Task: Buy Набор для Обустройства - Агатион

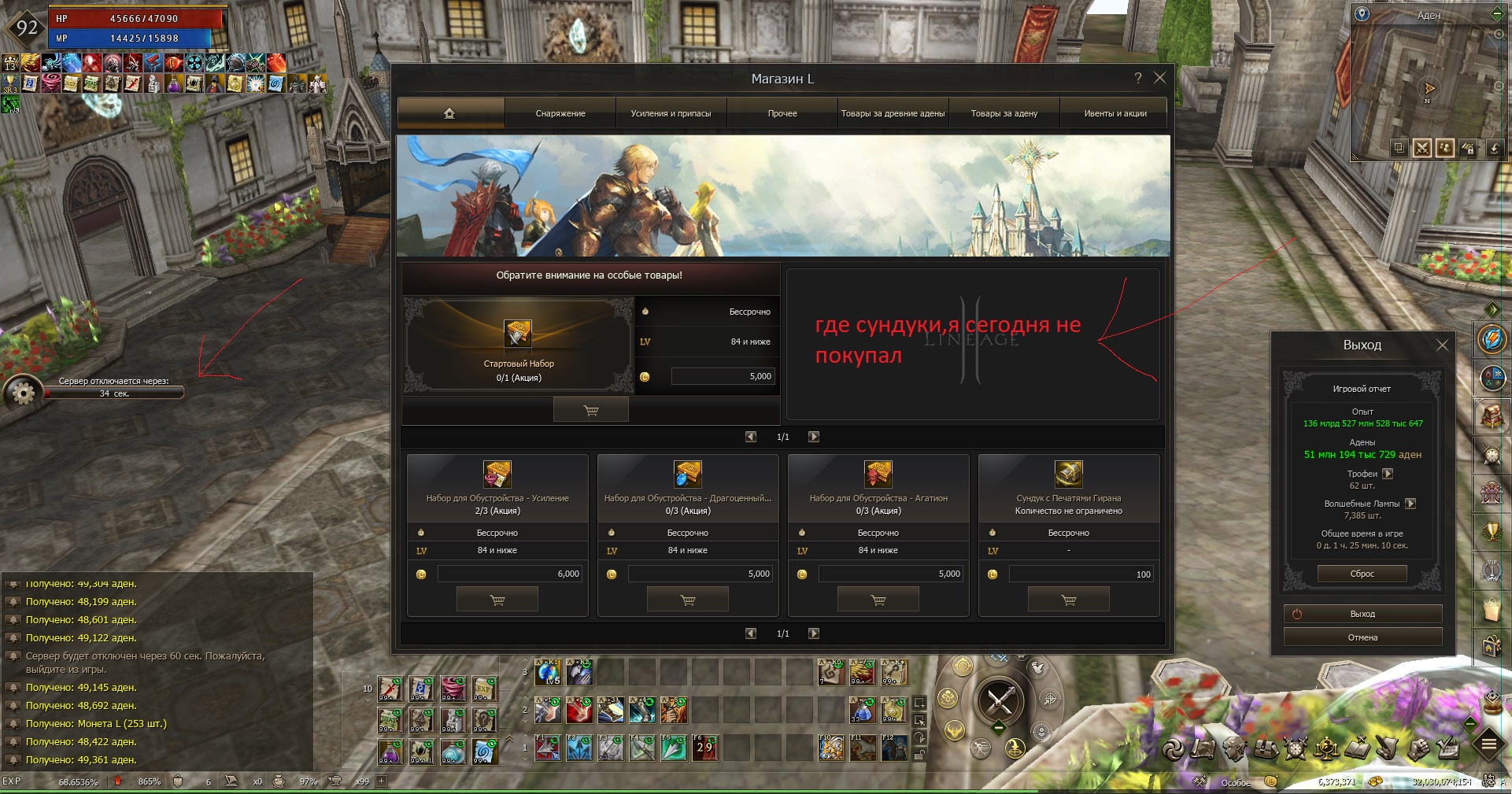Action: click(x=878, y=600)
